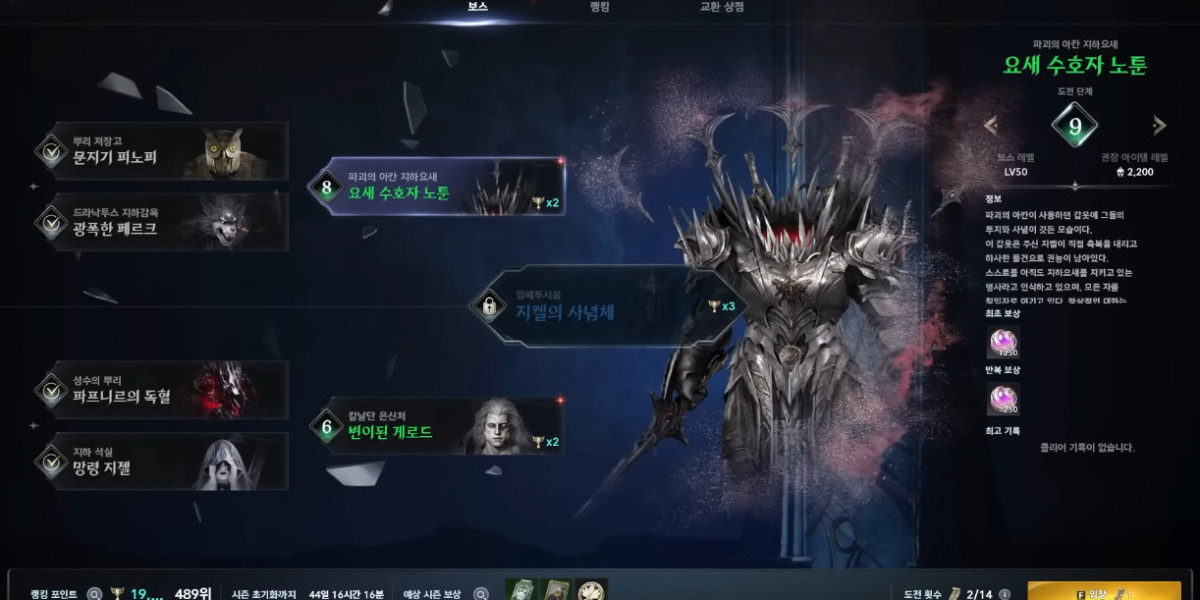View expected season reward magnifier
Viewport: 1200px width, 600px height.
coord(480,593)
